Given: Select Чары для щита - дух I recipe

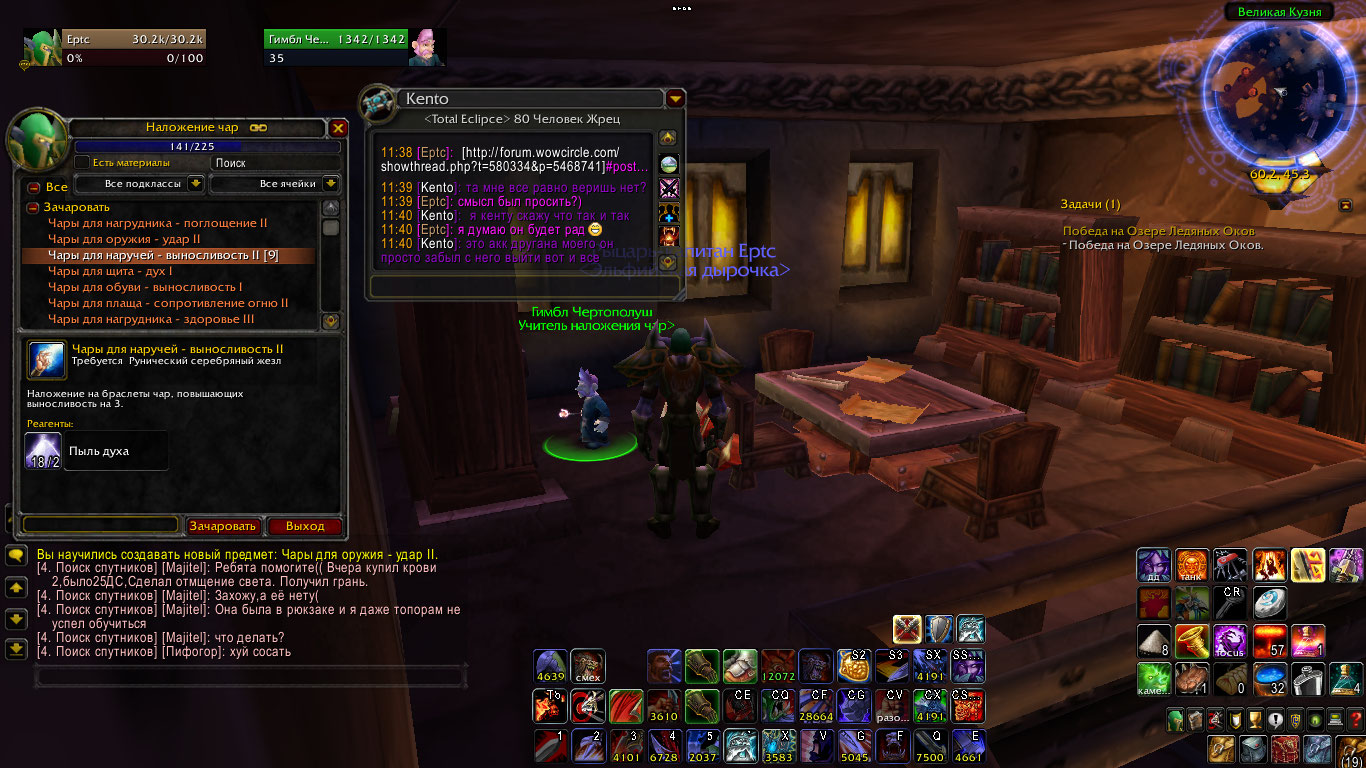Looking at the screenshot, I should (110, 271).
